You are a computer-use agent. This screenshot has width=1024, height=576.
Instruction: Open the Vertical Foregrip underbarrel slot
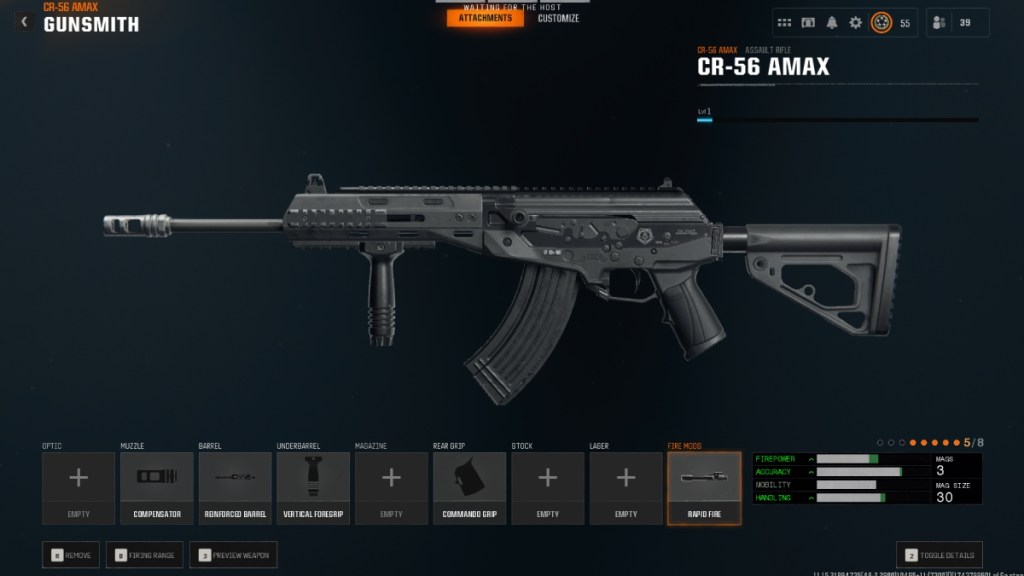[313, 488]
